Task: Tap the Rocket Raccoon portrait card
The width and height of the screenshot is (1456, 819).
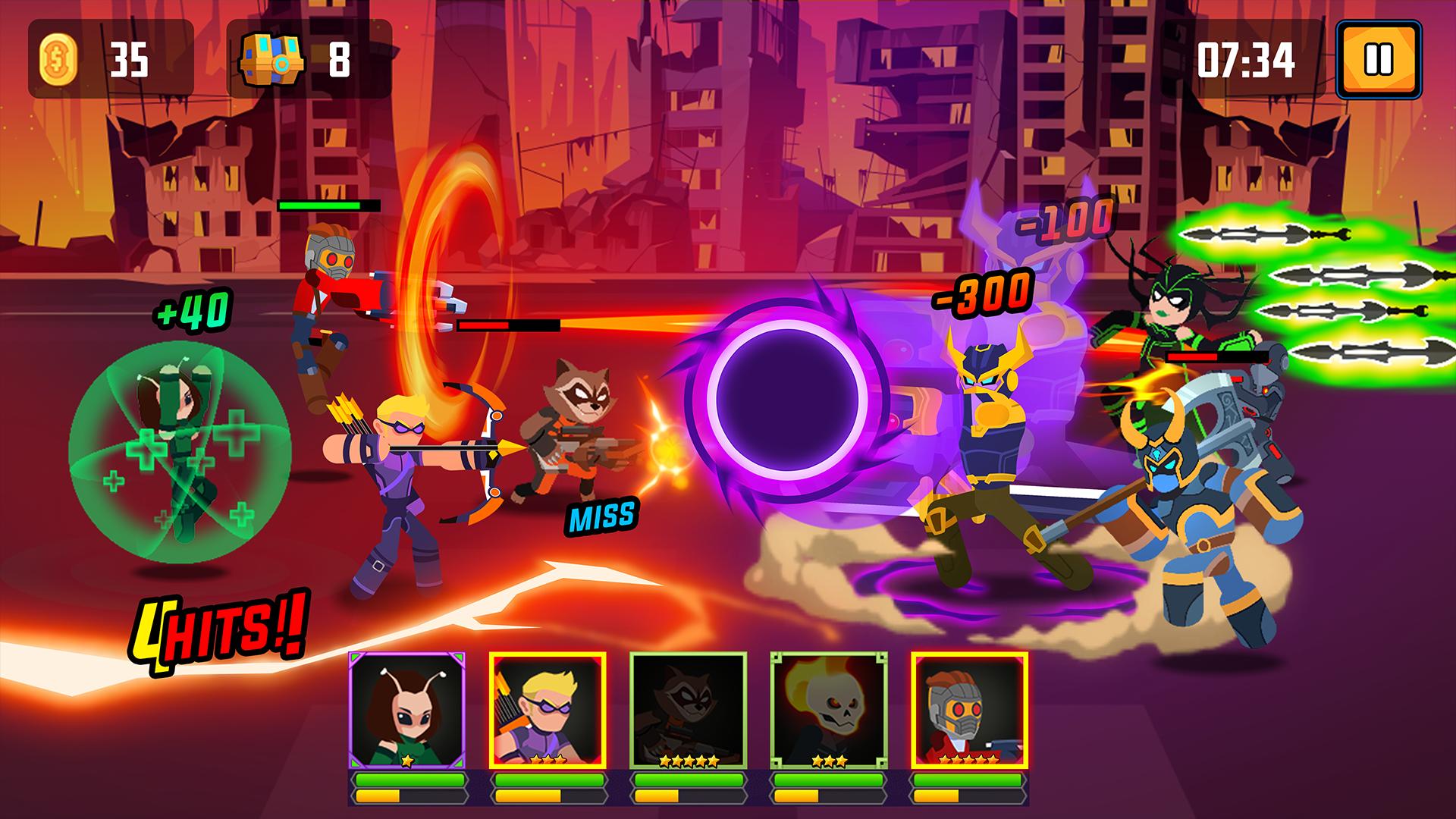Action: click(x=688, y=710)
